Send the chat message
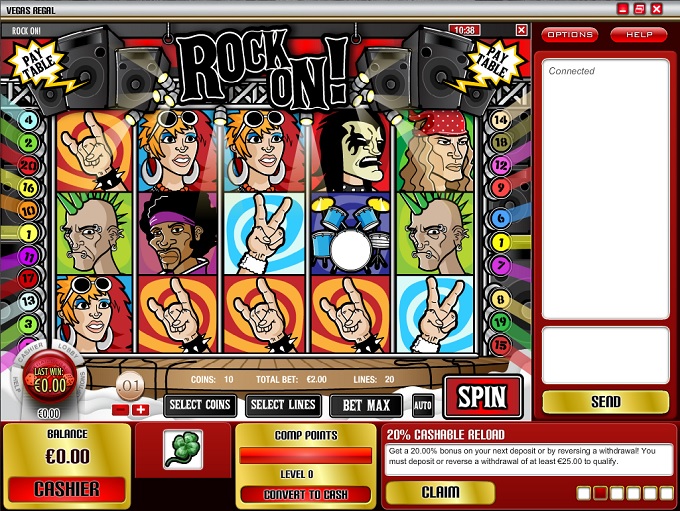Screen dimensions: 680x511 click(605, 402)
